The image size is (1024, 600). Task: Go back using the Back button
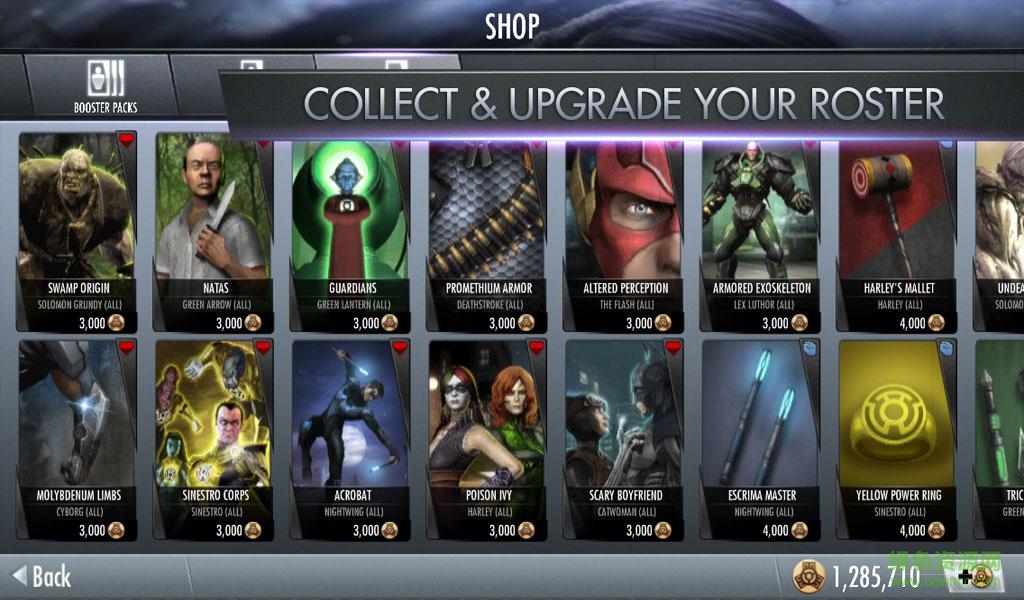(x=42, y=576)
